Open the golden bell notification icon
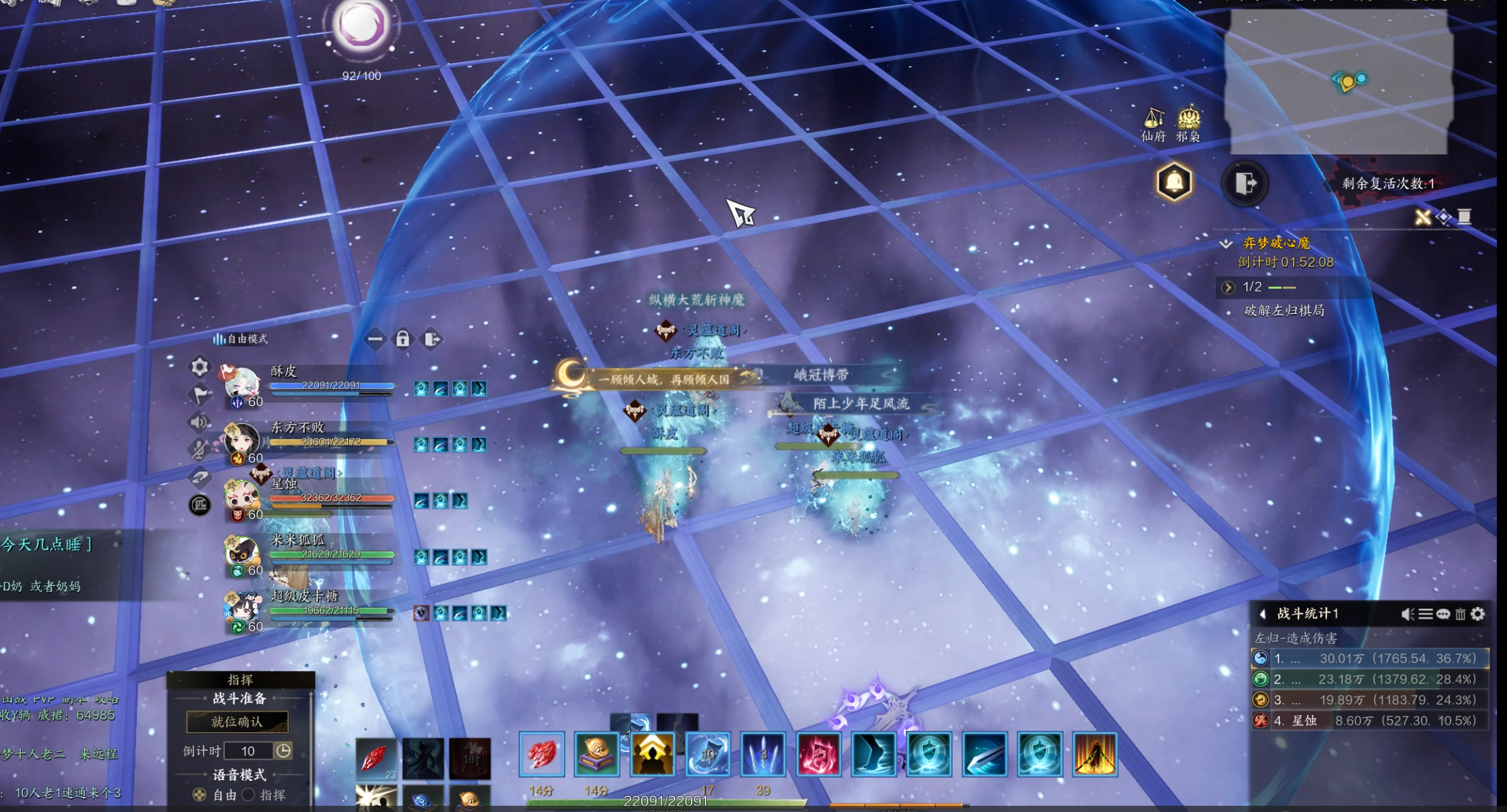The height and width of the screenshot is (812, 1507). tap(1175, 182)
